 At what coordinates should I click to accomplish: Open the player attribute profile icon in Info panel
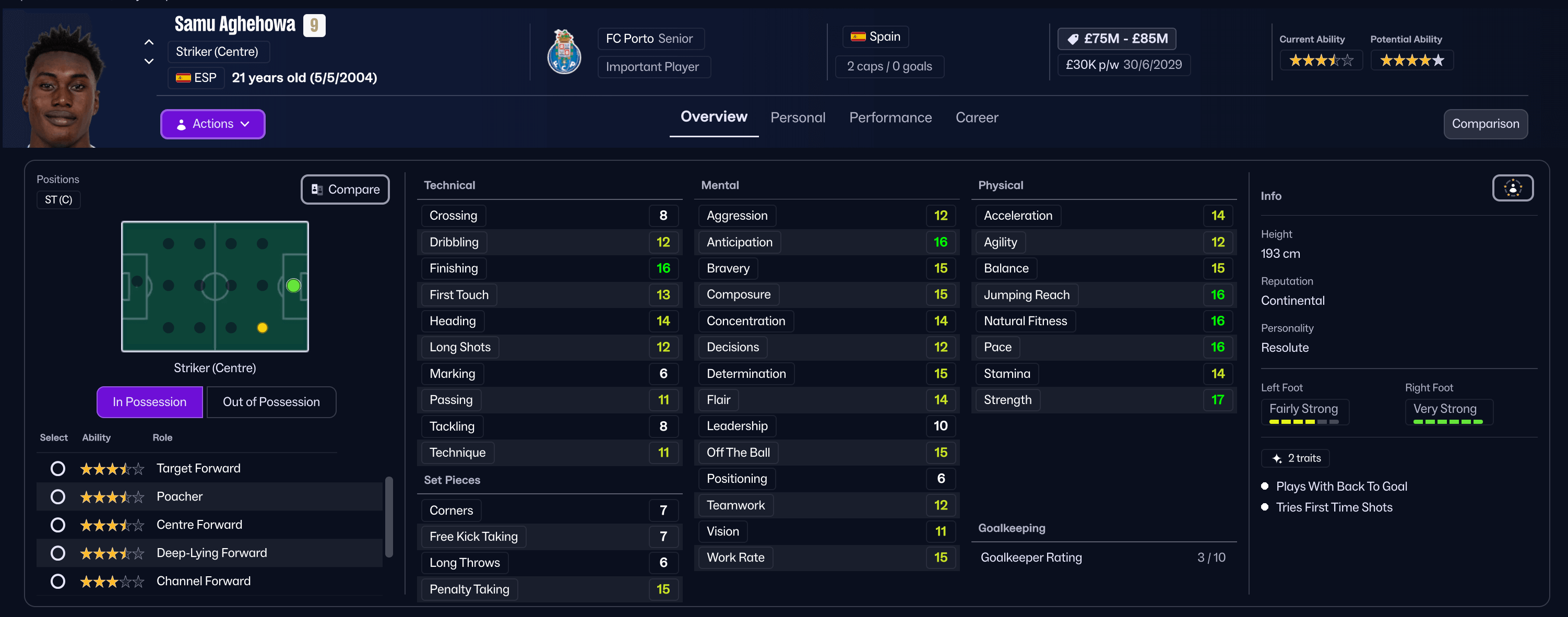(x=1513, y=188)
